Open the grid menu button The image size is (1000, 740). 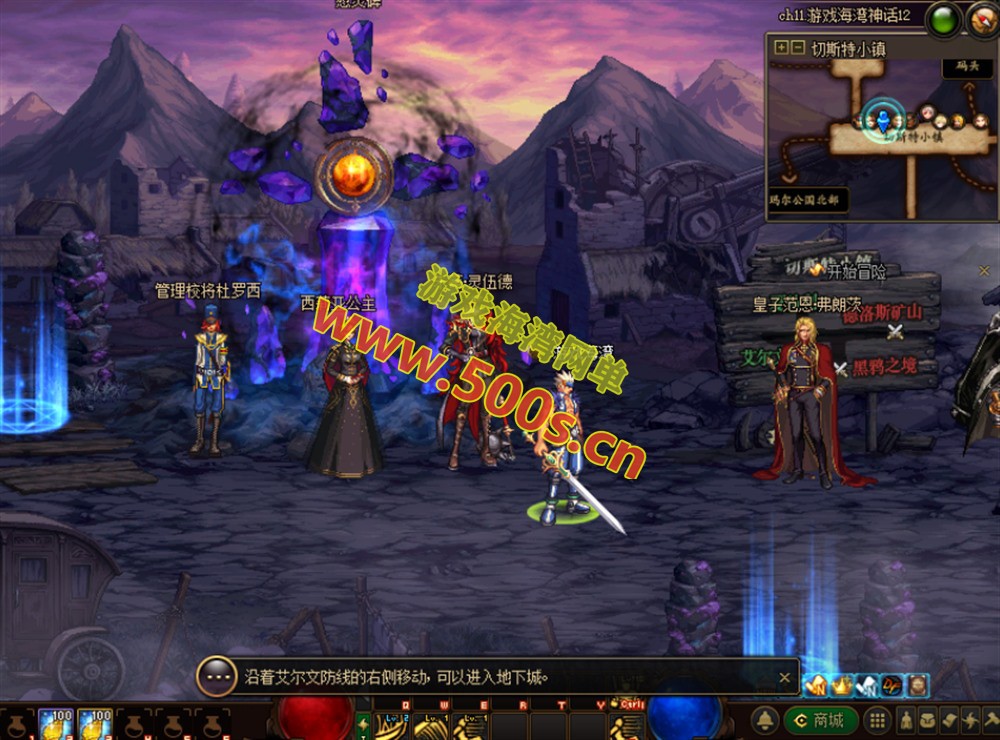click(x=876, y=720)
